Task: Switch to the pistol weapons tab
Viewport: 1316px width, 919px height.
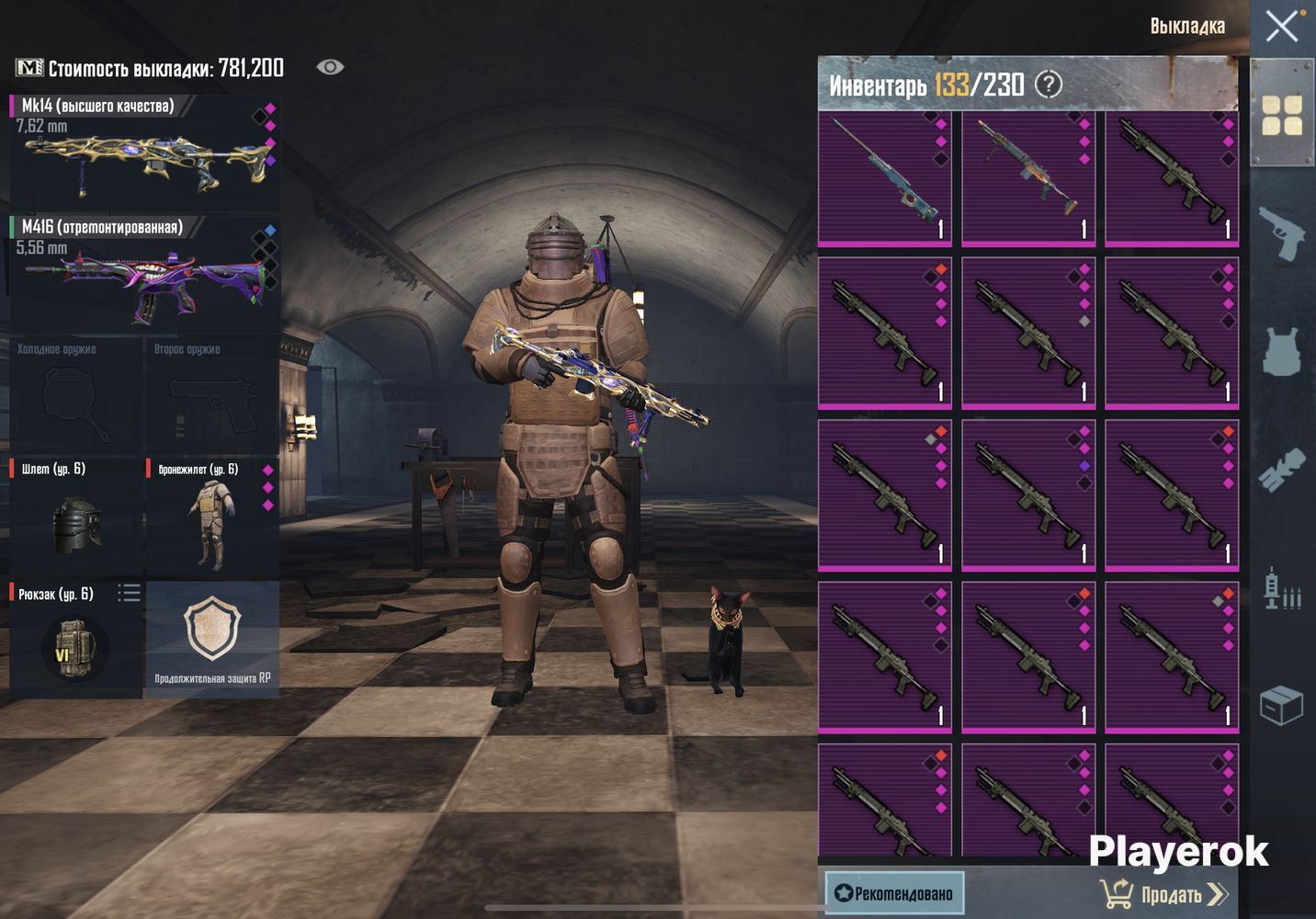Action: [1282, 233]
